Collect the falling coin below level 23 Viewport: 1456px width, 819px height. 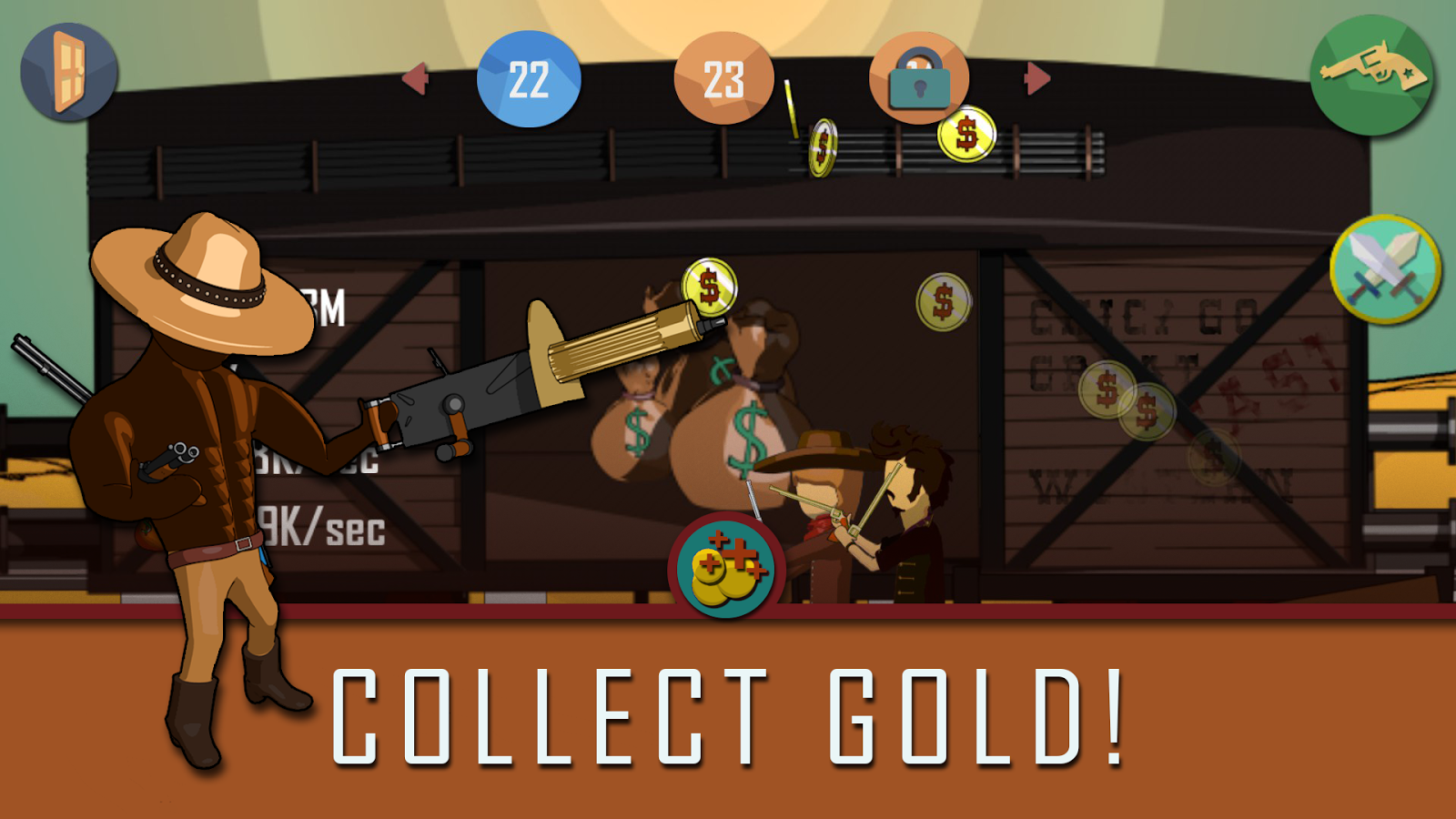coord(824,143)
